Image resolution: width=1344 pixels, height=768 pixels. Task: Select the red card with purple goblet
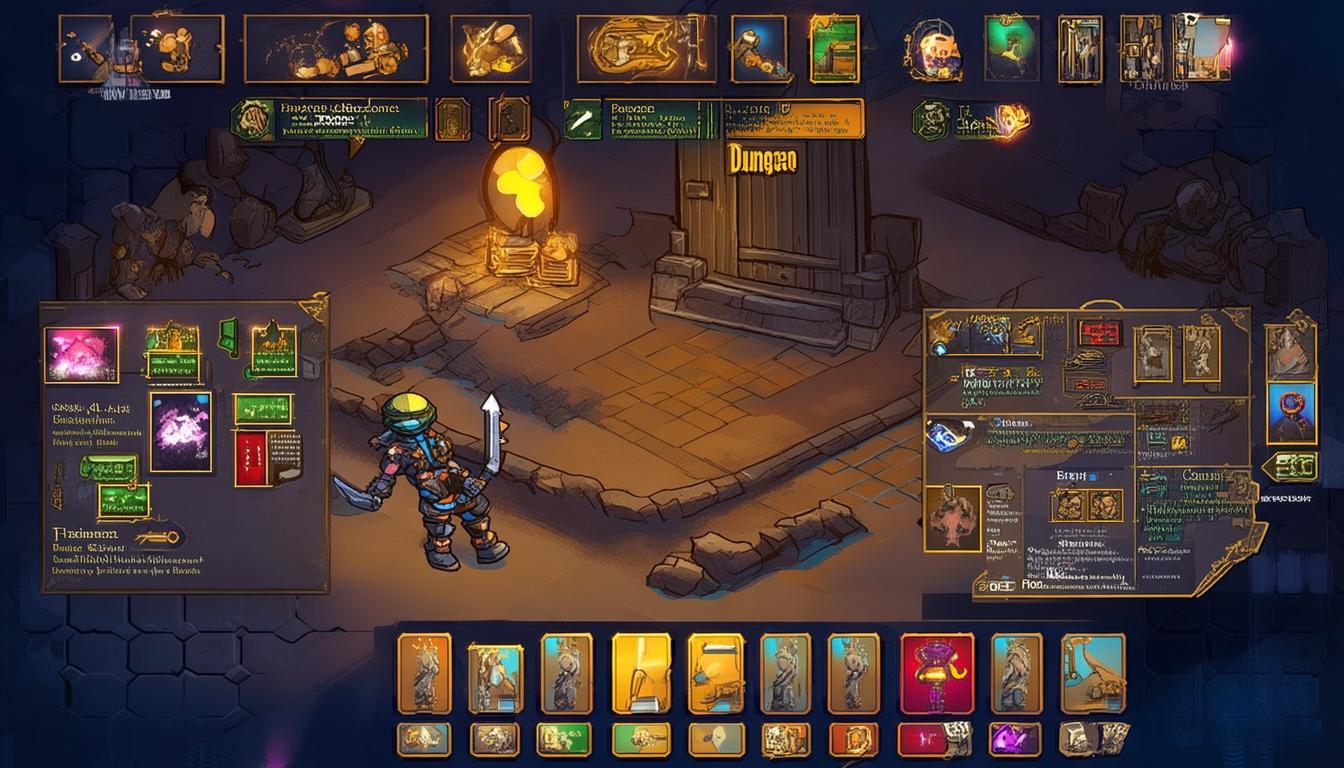pyautogui.click(x=937, y=673)
